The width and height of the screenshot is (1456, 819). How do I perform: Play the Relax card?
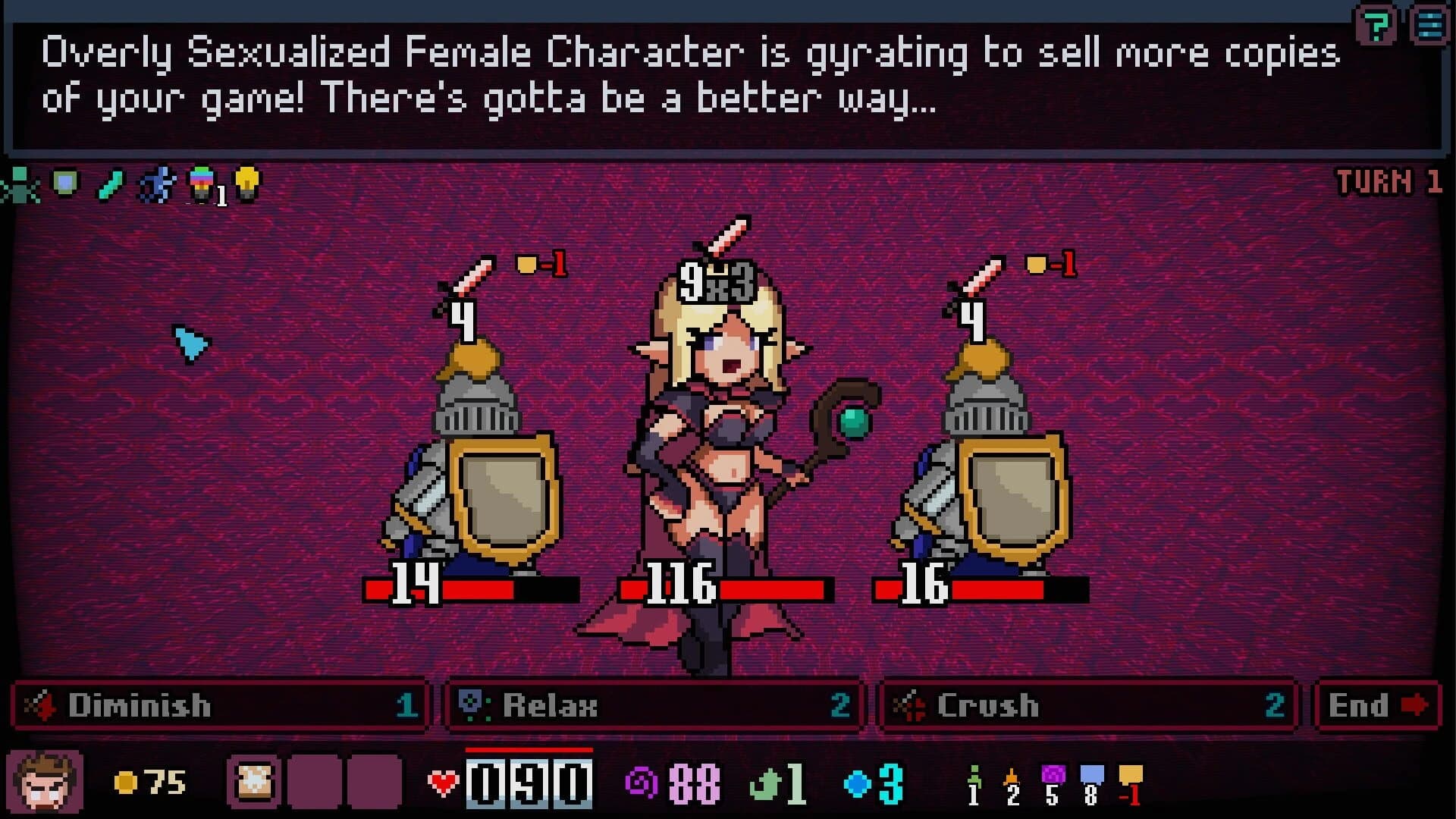point(652,707)
